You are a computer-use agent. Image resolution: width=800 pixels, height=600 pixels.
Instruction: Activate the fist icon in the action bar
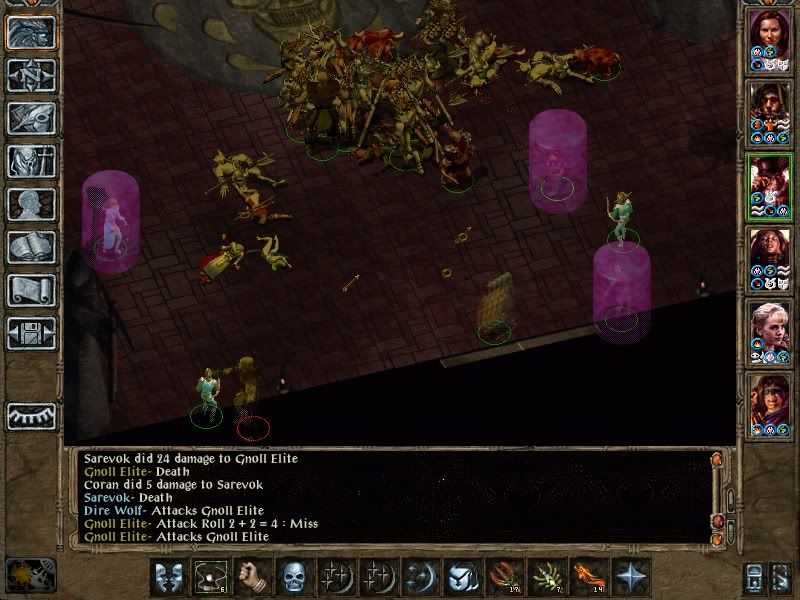click(252, 577)
